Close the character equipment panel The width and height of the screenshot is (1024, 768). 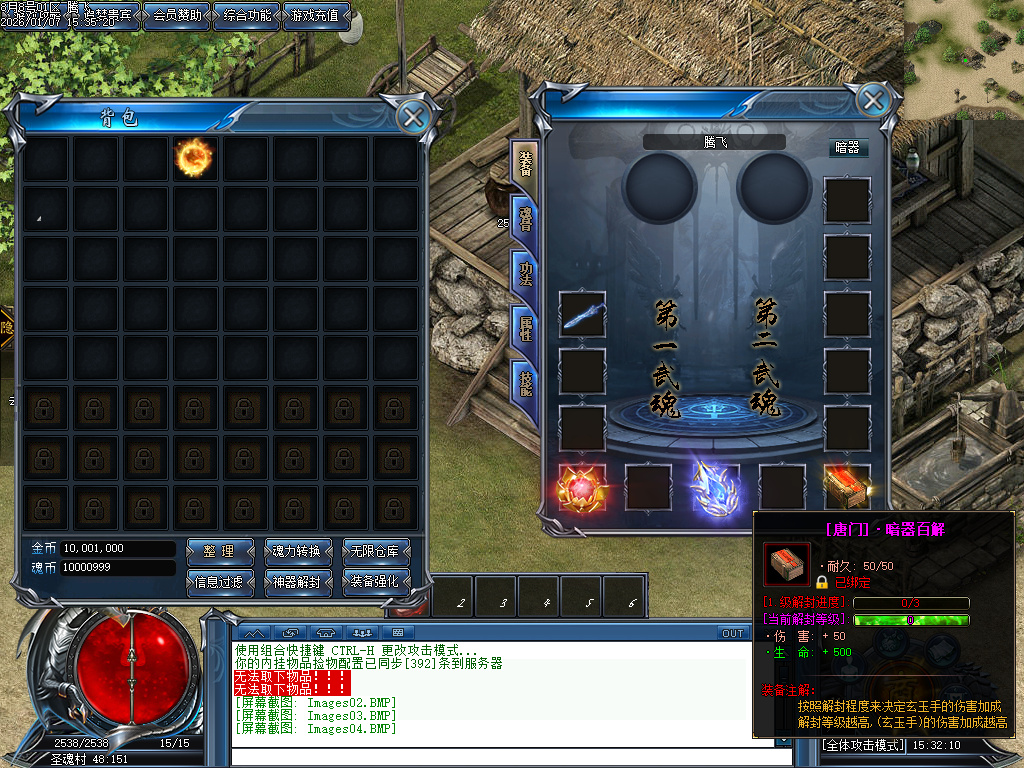pos(873,101)
